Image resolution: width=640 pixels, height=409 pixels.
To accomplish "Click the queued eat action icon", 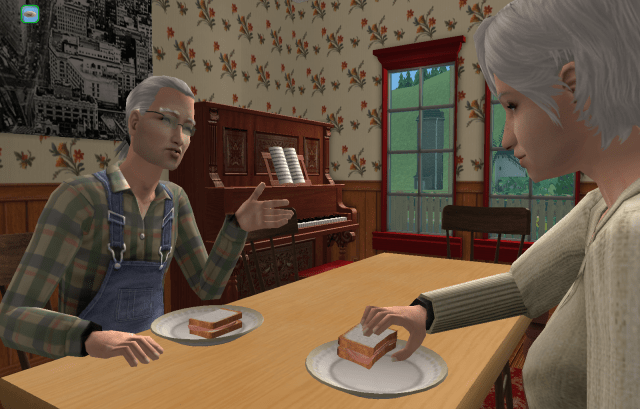I will [29, 14].
